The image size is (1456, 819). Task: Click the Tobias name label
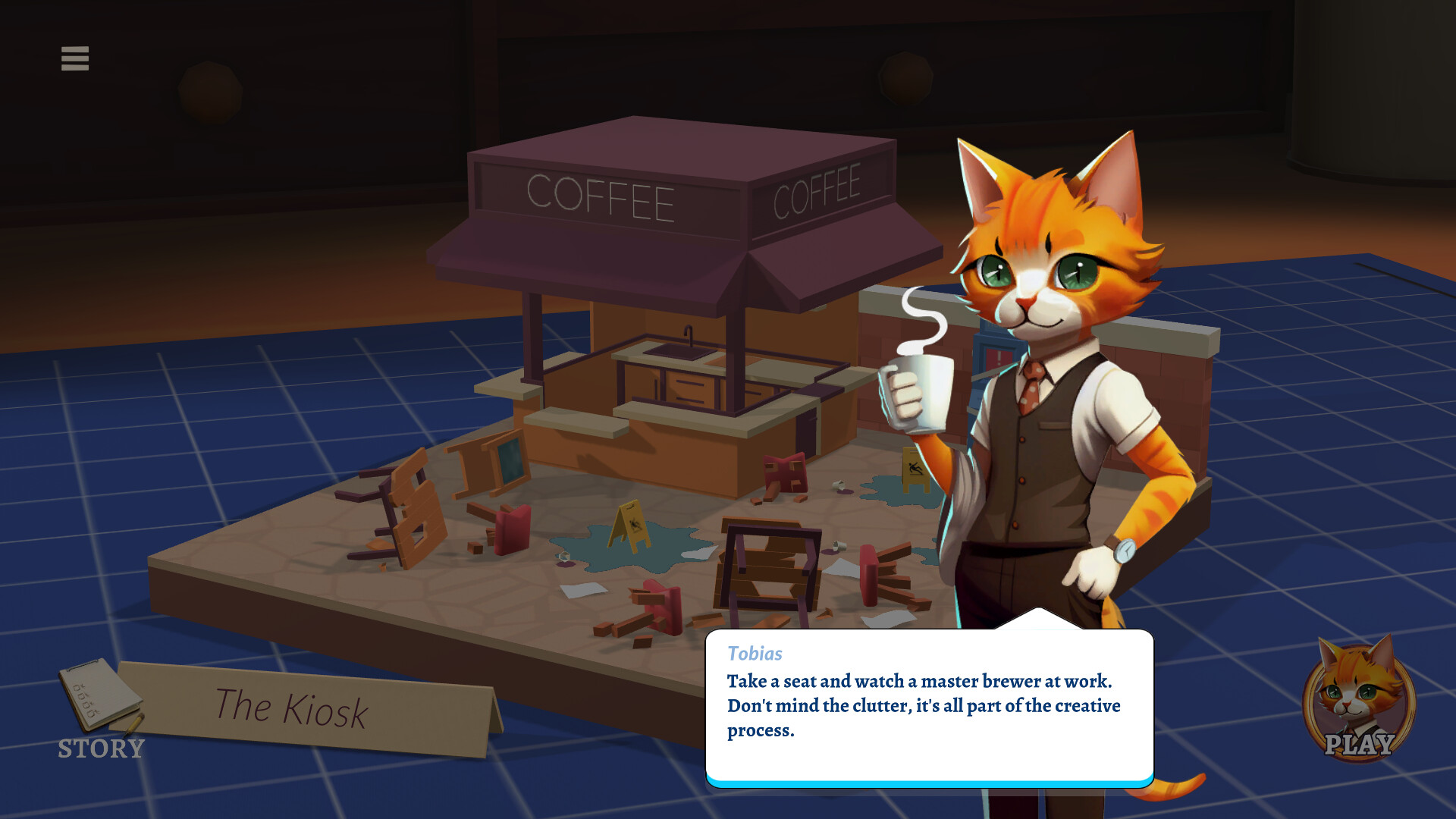point(755,654)
